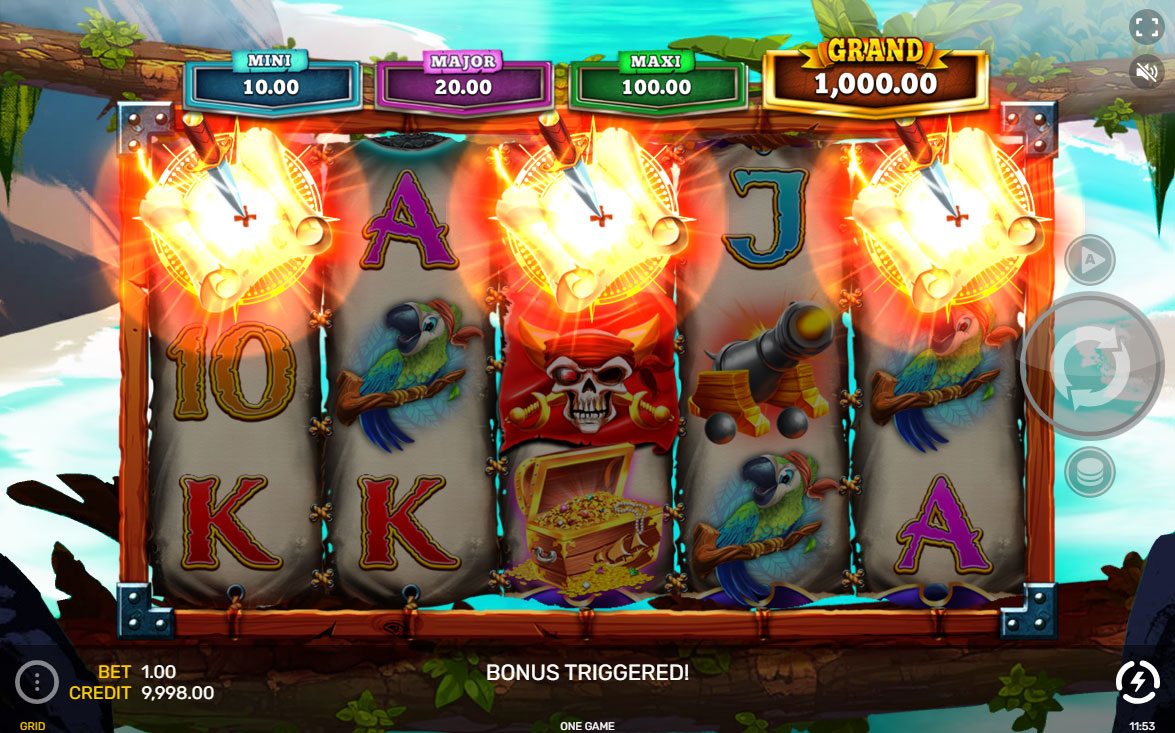Open the three-dot game menu
1175x733 pixels.
[37, 682]
